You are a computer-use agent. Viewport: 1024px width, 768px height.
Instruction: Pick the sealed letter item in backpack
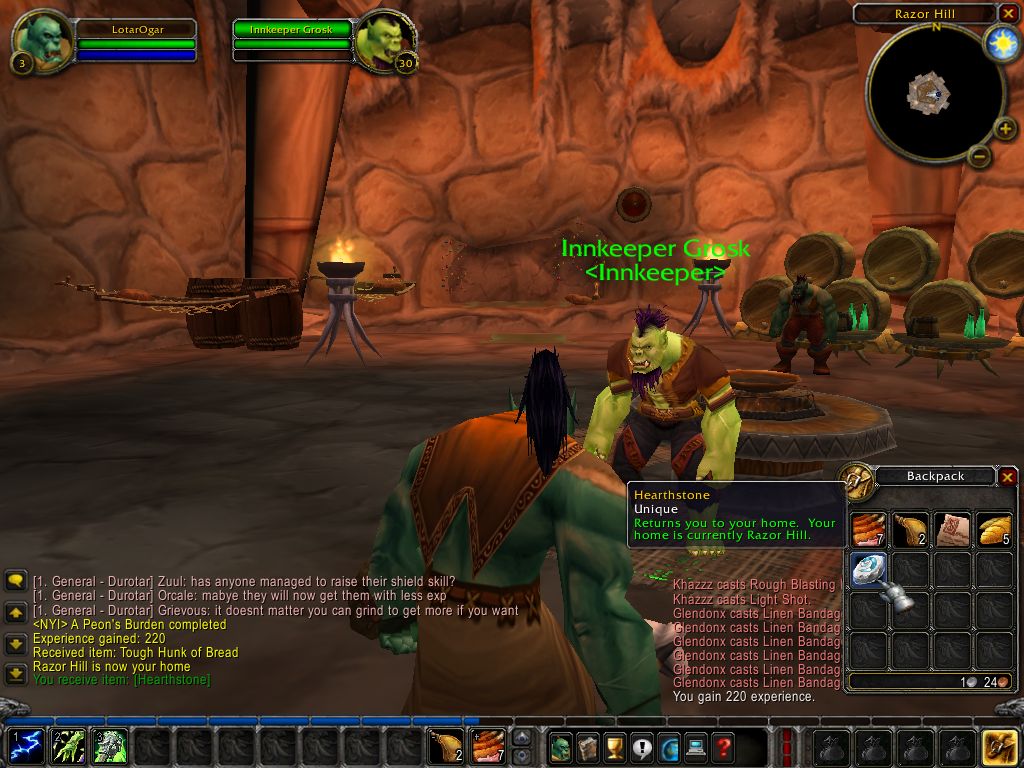tap(951, 529)
